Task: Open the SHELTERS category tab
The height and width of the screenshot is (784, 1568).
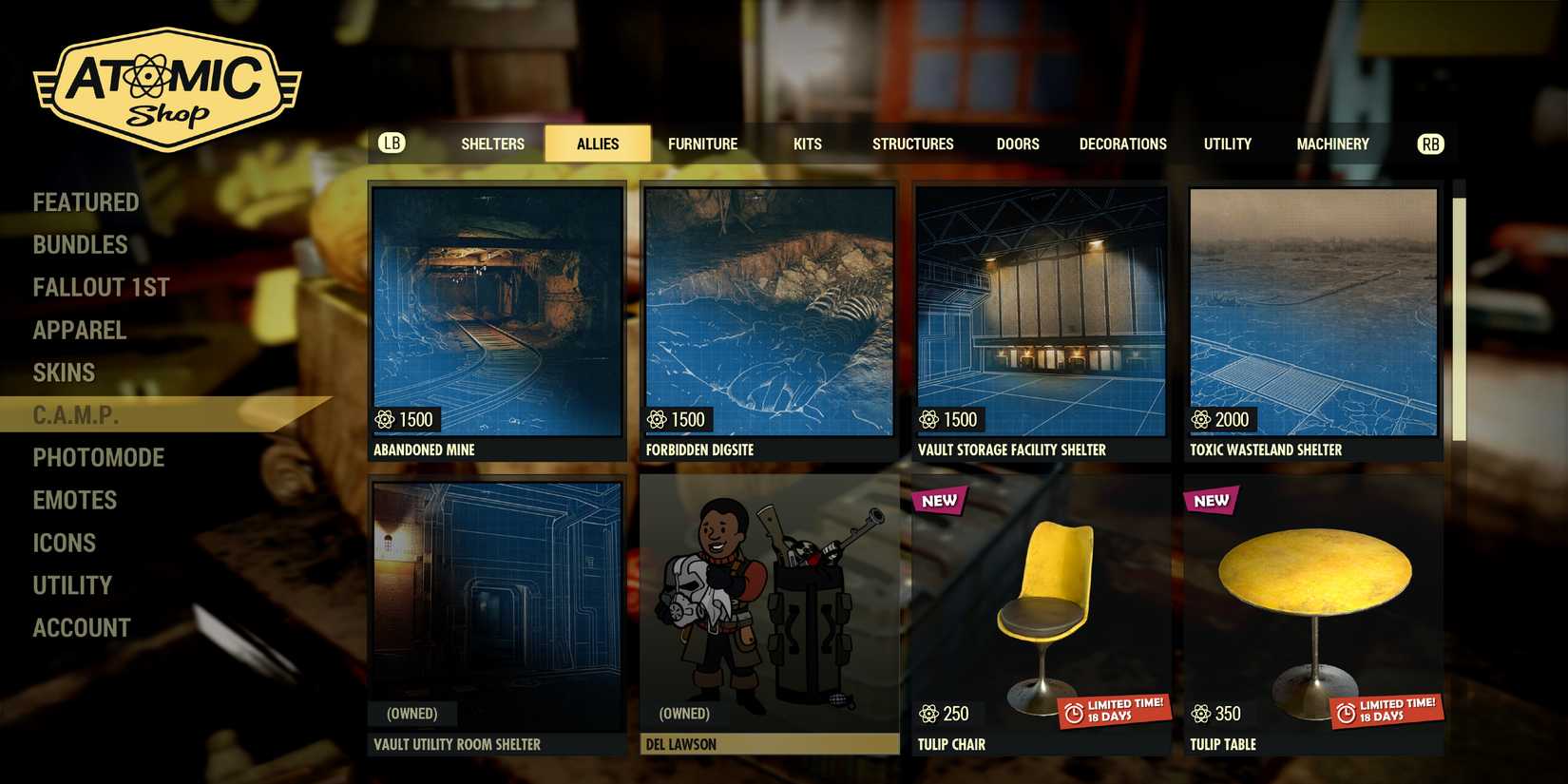Action: pyautogui.click(x=492, y=143)
